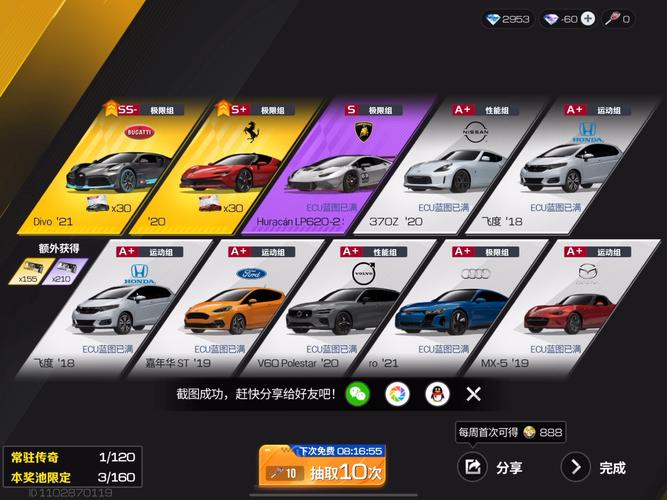The image size is (667, 500).
Task: Add purple diamonds with plus button
Action: point(587,19)
